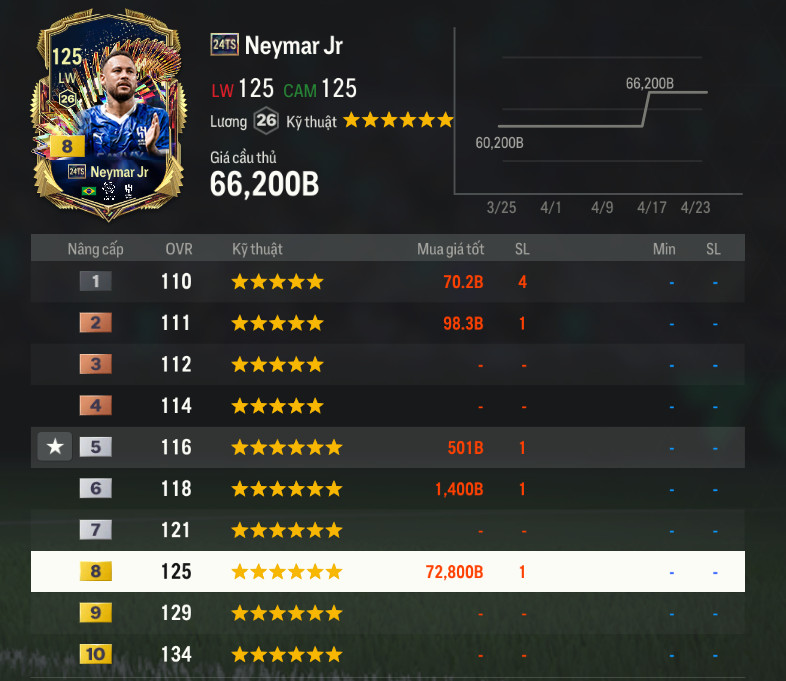The height and width of the screenshot is (681, 786).
Task: Select the starred upgrade level 5 row
Action: (x=387, y=447)
